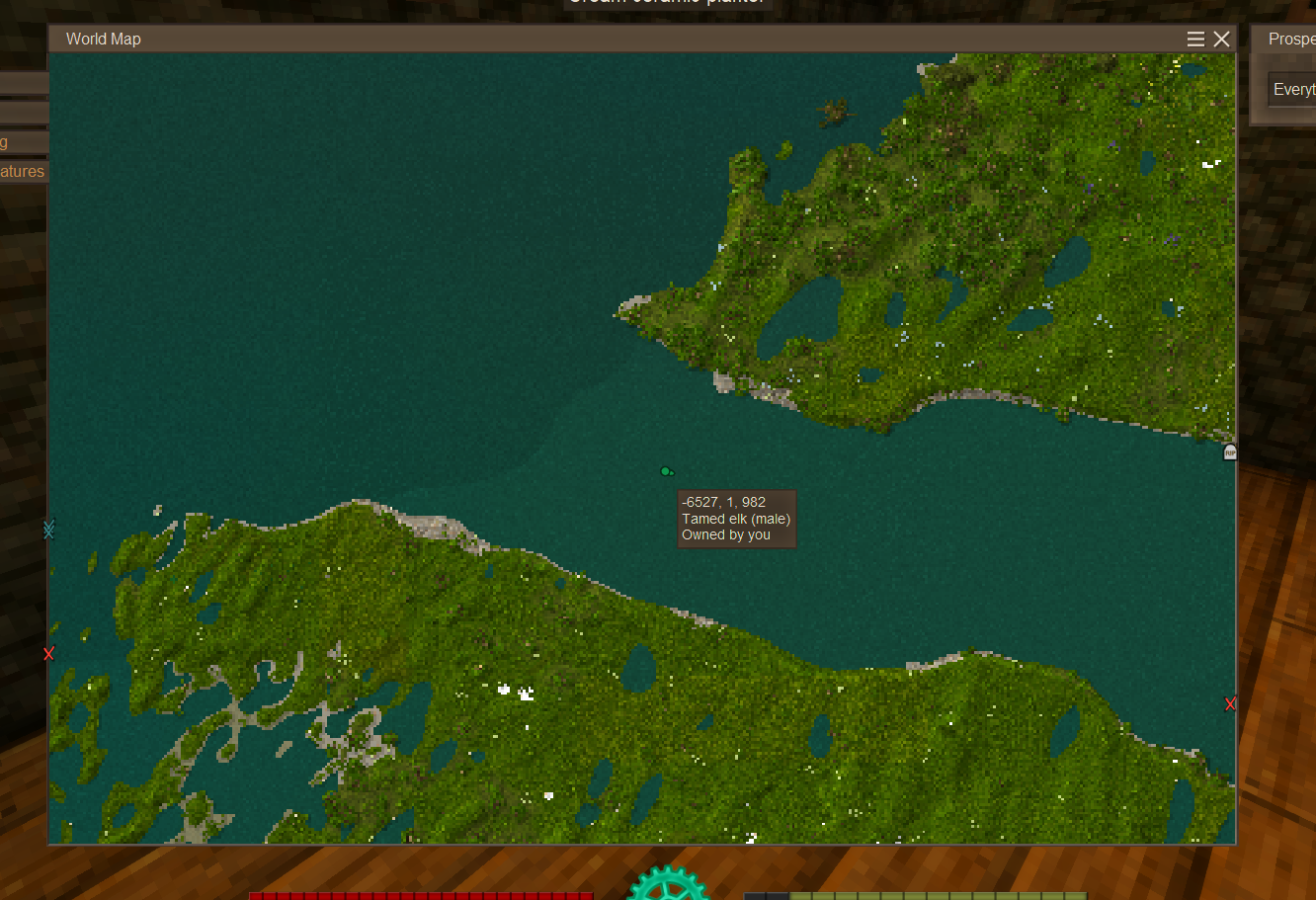This screenshot has width=1316, height=900.
Task: Select the tamed elk marker on the map
Action: pos(666,471)
